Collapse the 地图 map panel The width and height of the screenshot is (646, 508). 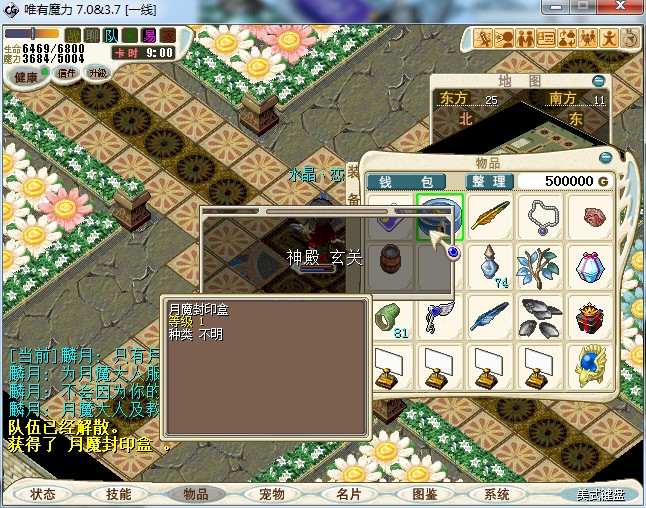point(599,81)
